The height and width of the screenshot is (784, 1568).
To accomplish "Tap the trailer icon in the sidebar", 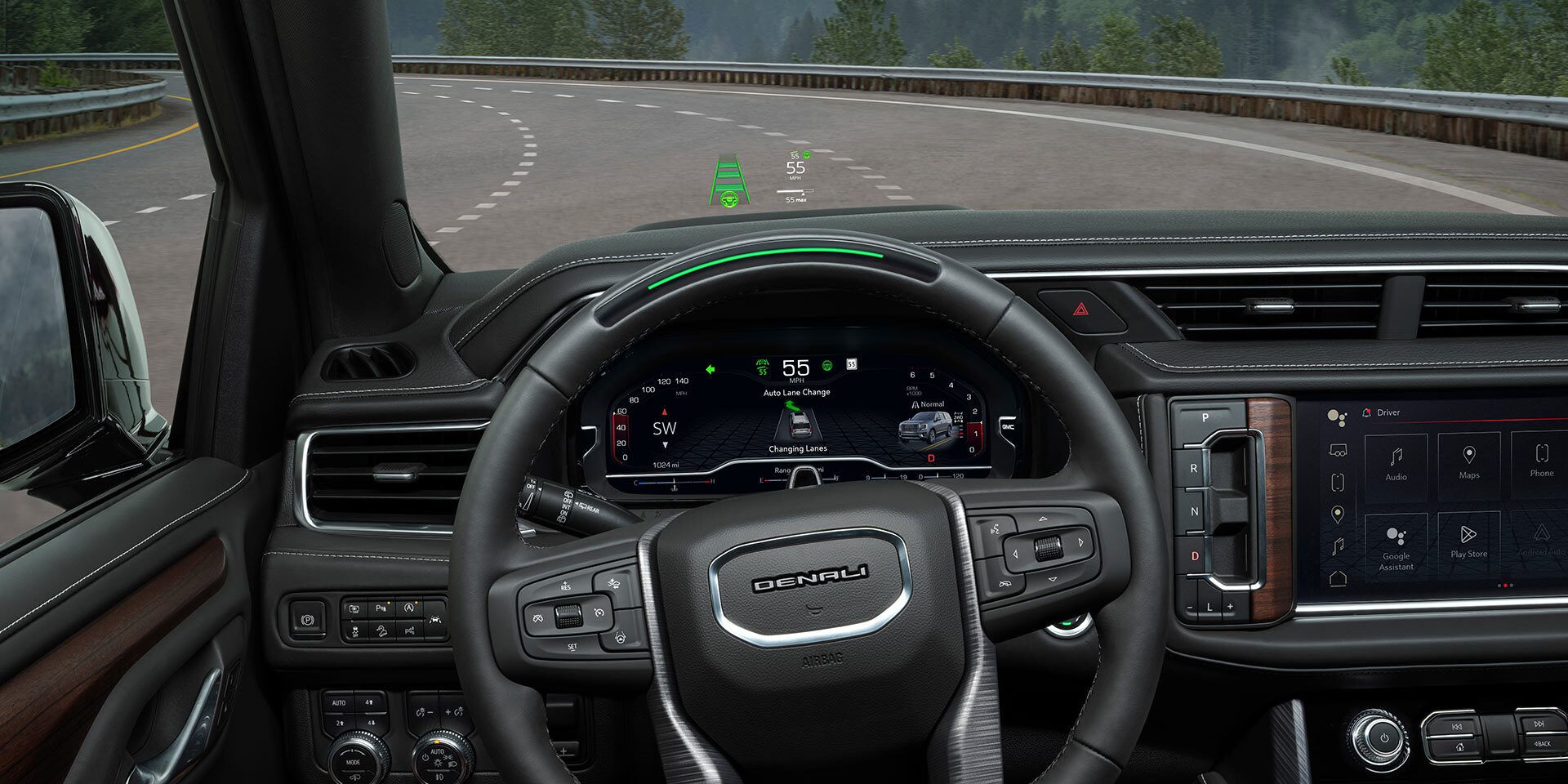I will [1338, 450].
